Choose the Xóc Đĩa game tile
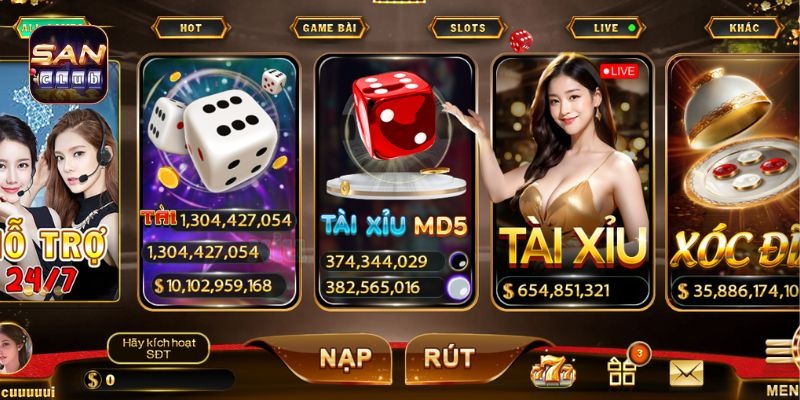This screenshot has height=400, width=800. point(735,180)
